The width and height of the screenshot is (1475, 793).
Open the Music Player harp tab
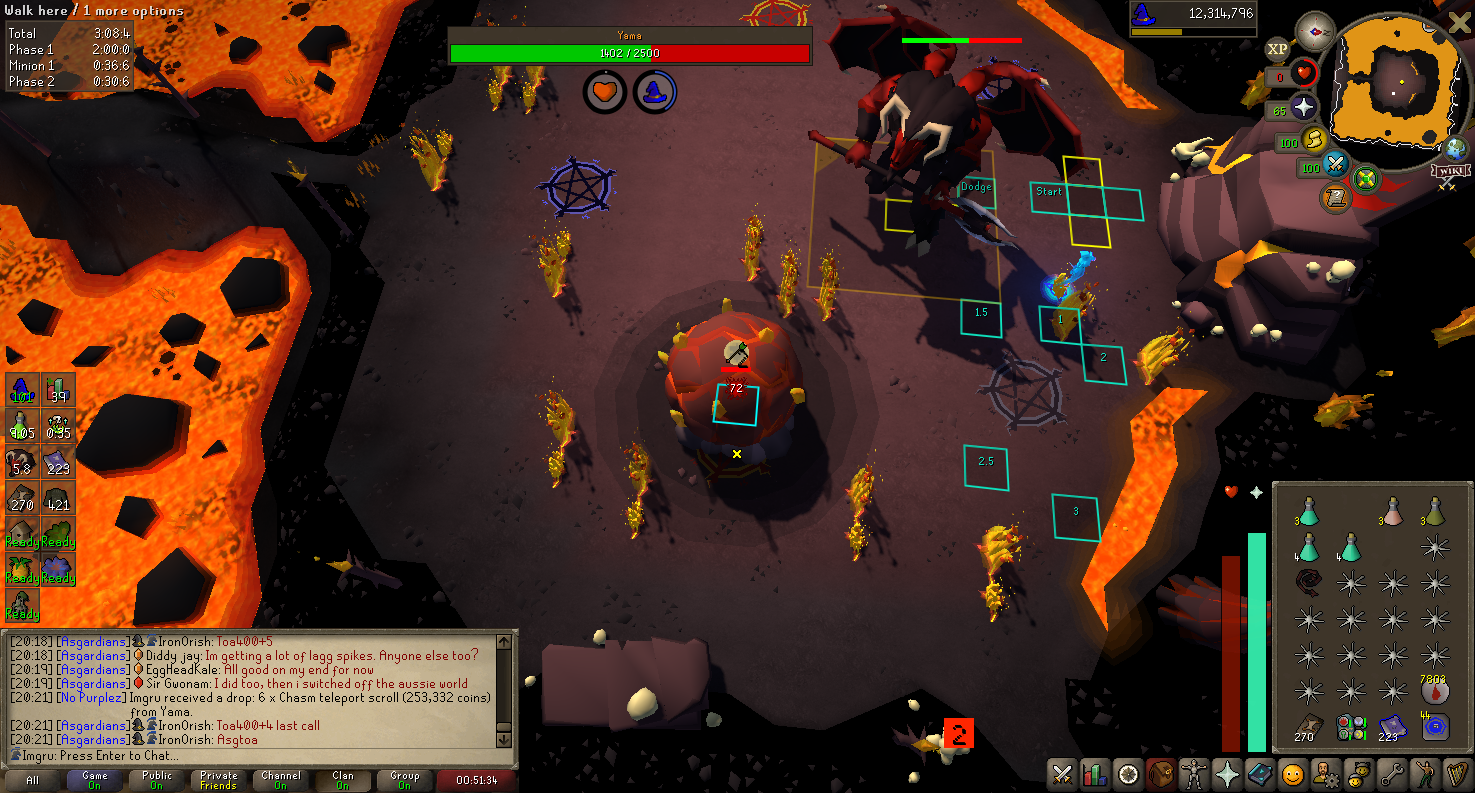point(1456,774)
